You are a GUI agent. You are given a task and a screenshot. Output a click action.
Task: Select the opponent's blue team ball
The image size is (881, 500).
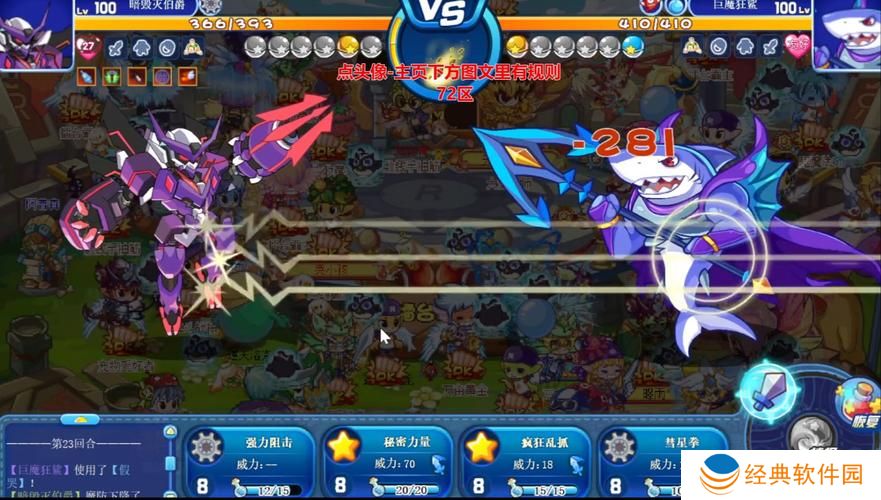pos(632,46)
